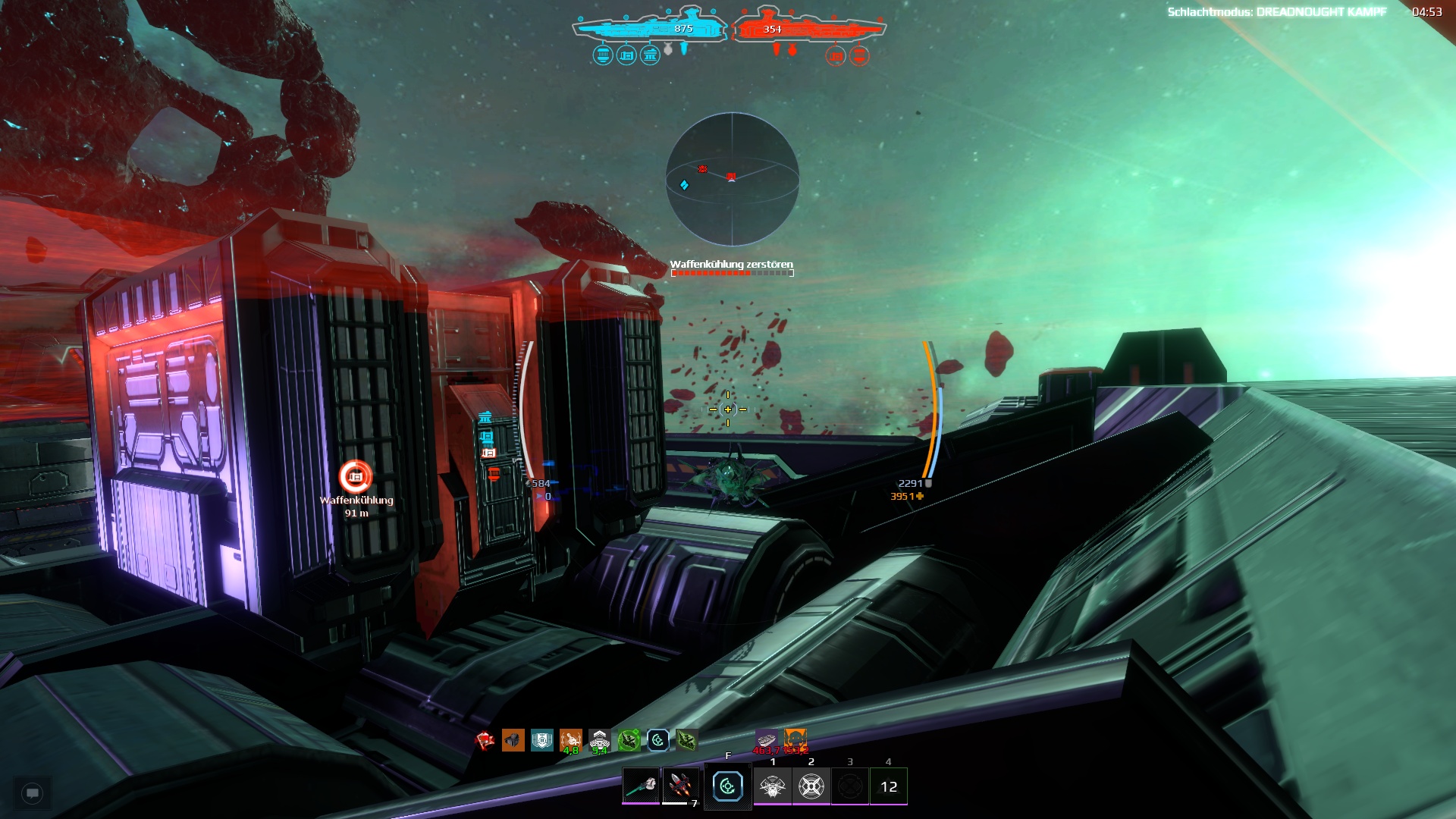Click the red flag status icon
The width and height of the screenshot is (1456, 819).
coord(484,740)
